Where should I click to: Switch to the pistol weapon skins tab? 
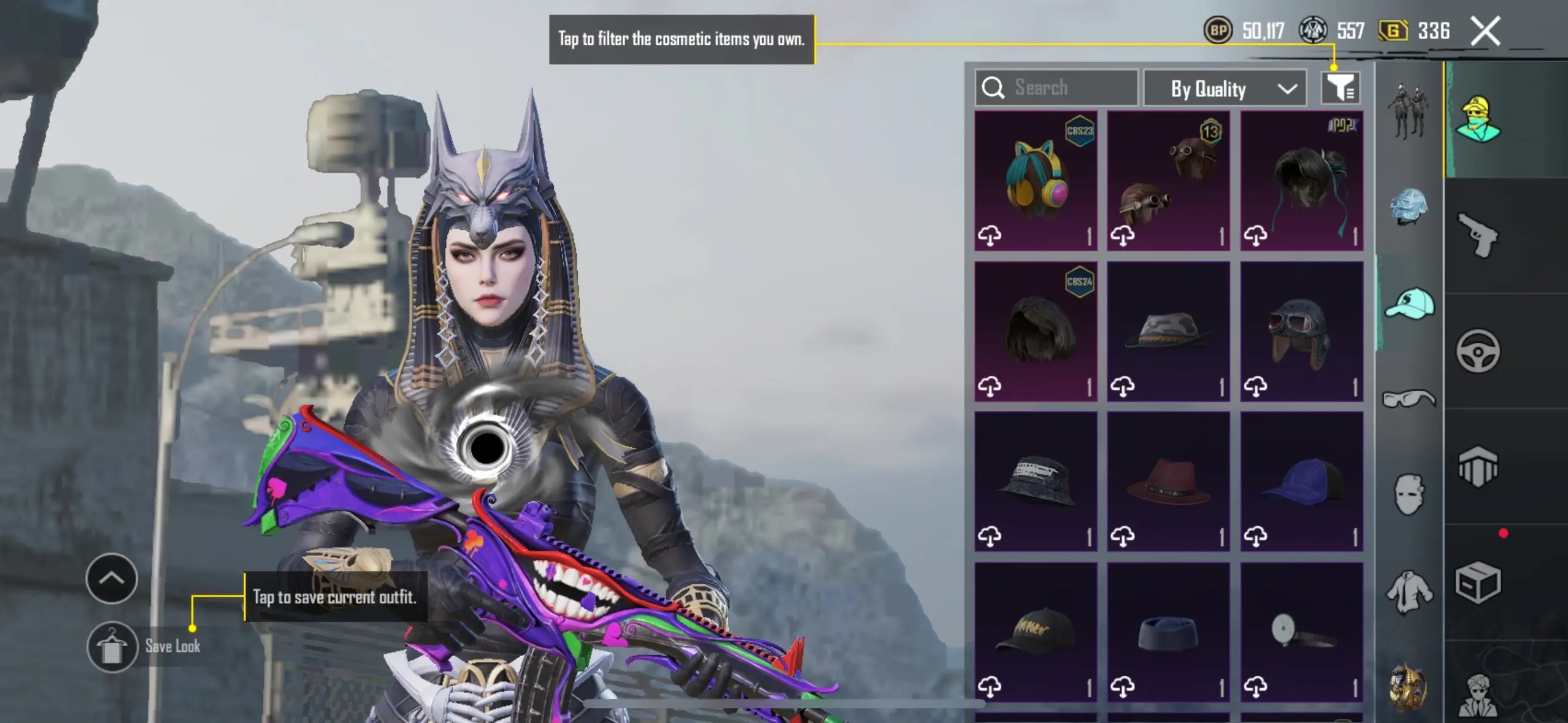coord(1478,235)
